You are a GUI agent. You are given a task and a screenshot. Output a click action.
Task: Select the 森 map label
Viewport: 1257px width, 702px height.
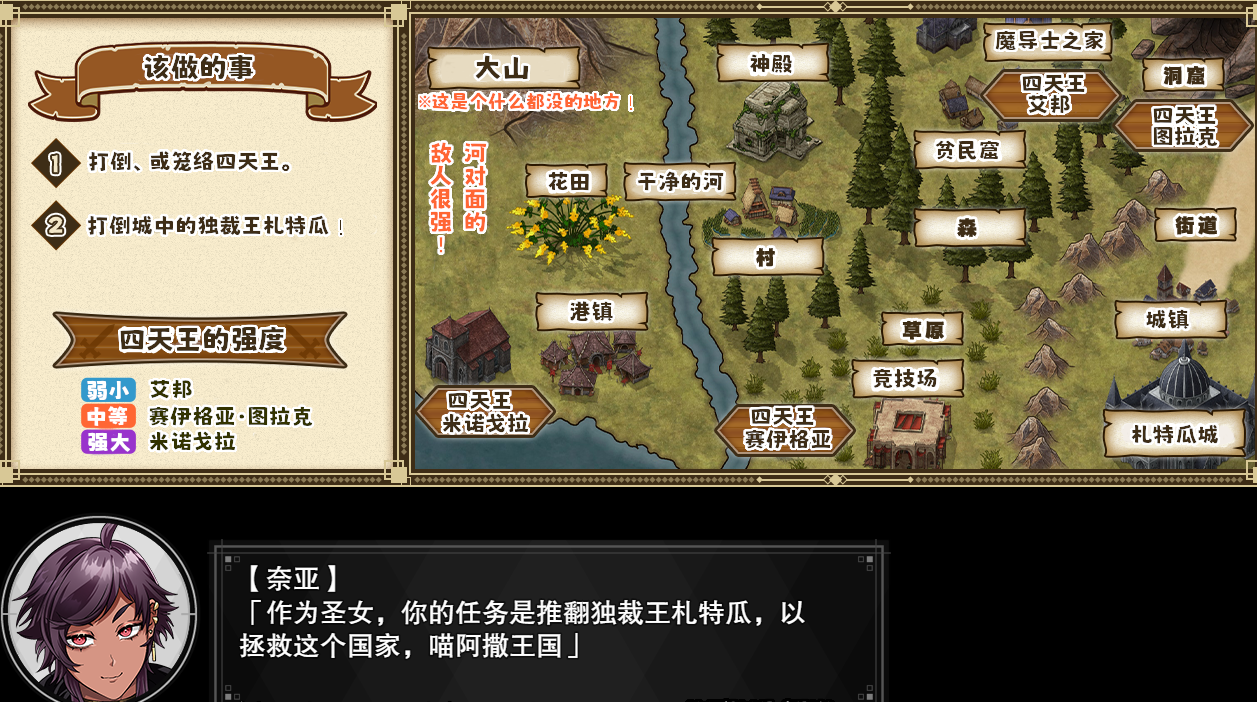click(969, 228)
